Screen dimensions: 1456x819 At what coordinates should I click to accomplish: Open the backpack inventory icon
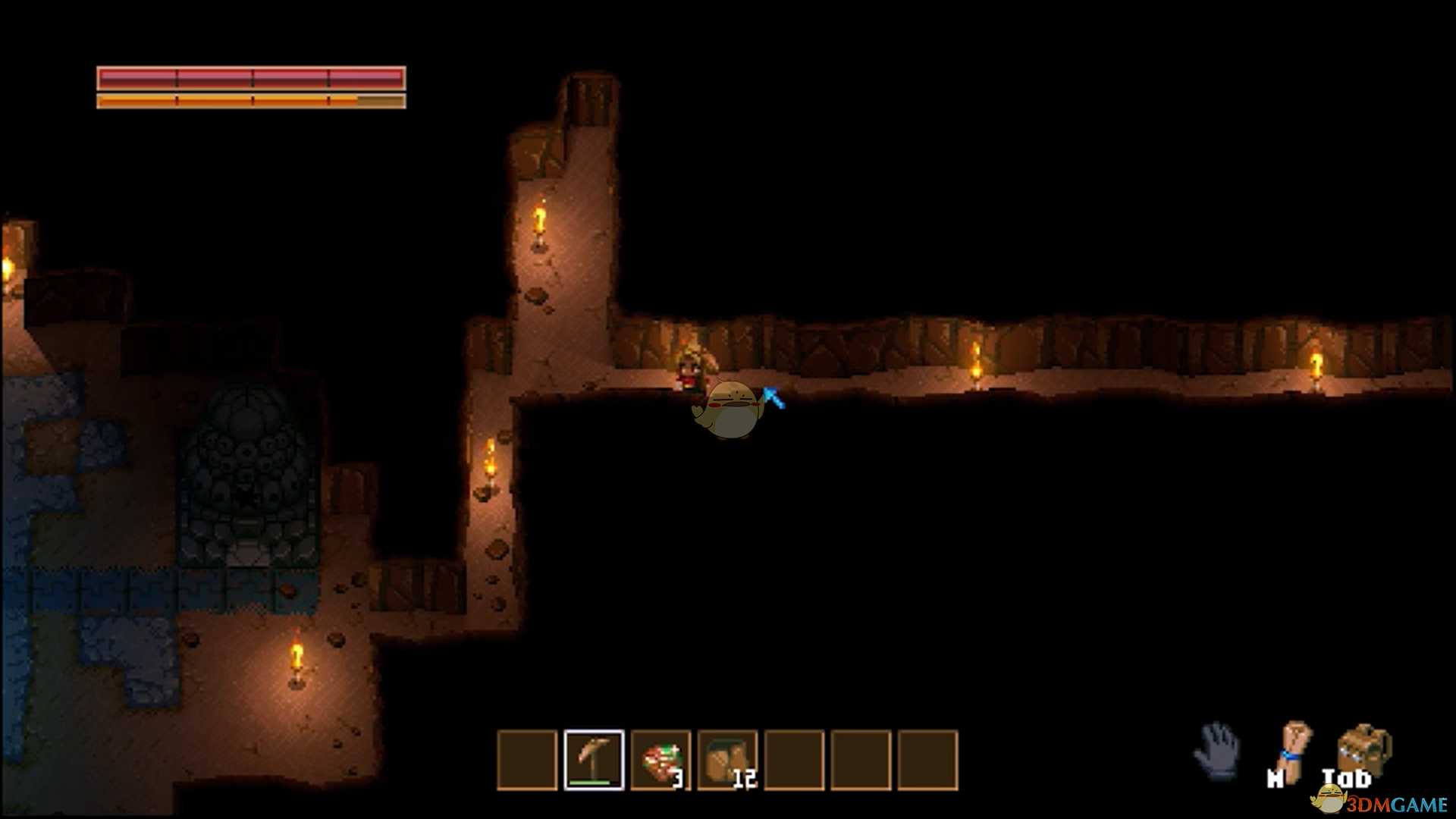point(1363,750)
